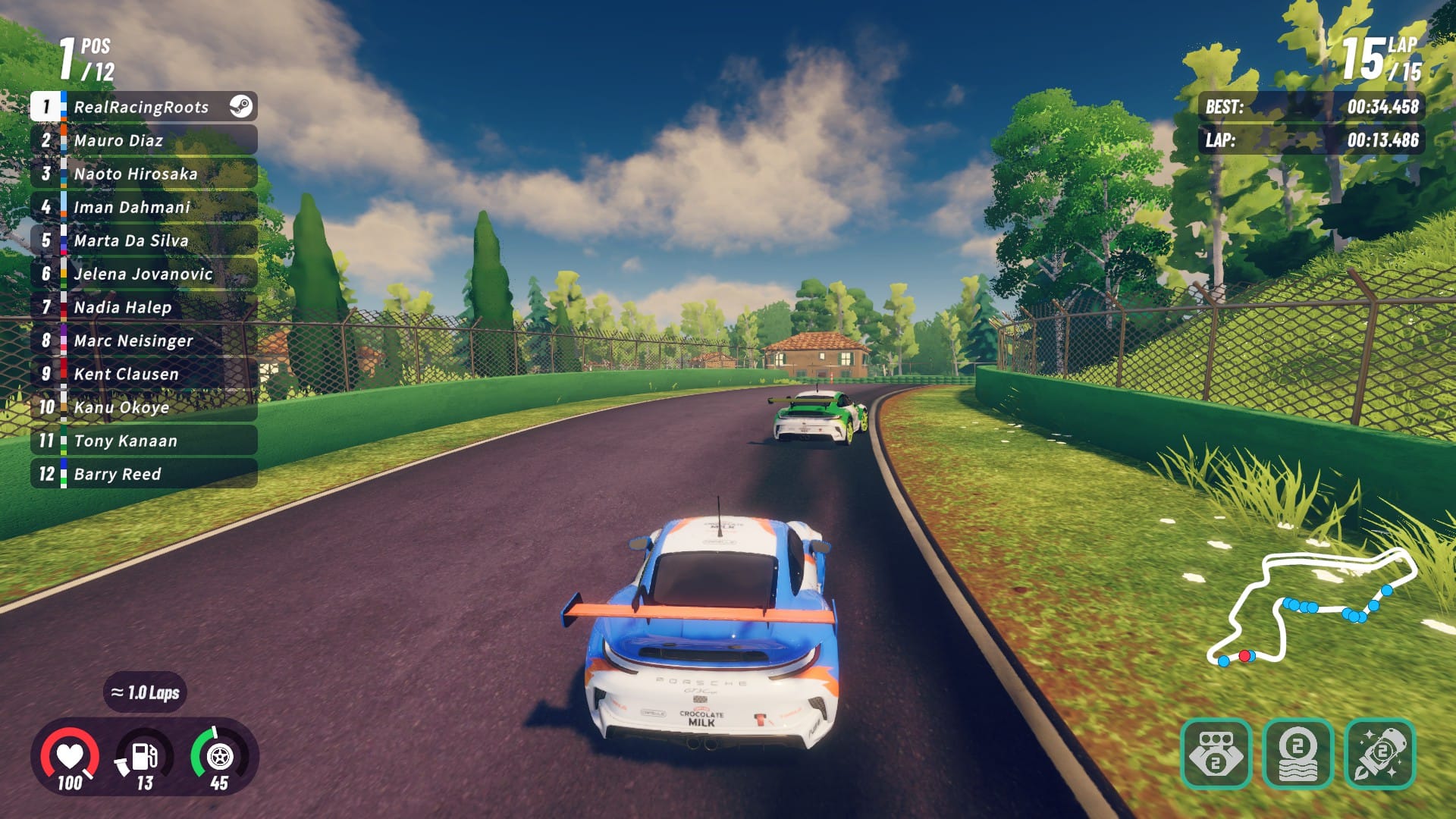Expand the leaderboard standings panel
Image resolution: width=1456 pixels, height=819 pixels.
point(144,290)
